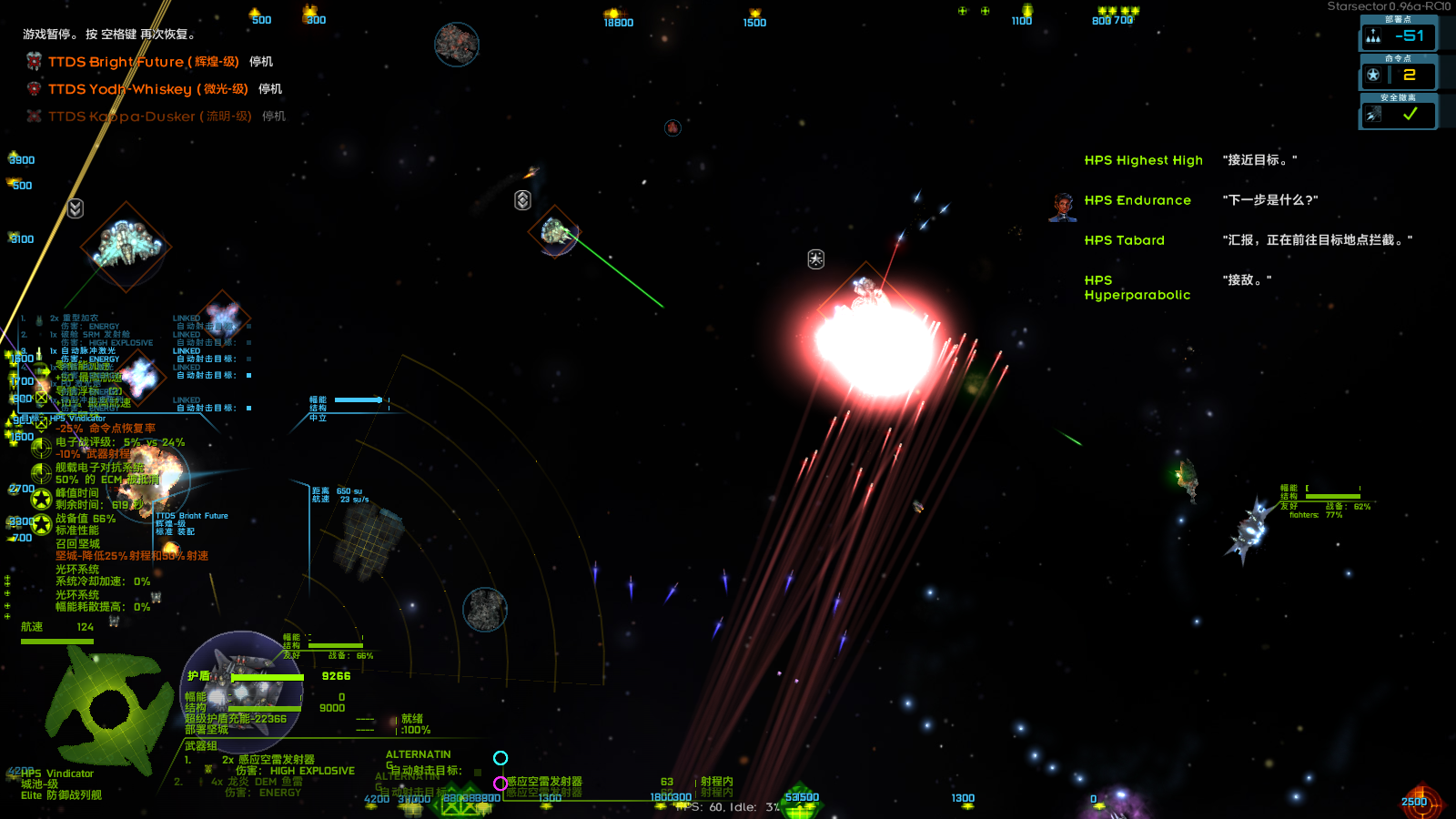Click the HPS Endurance officer portrait

1062,207
